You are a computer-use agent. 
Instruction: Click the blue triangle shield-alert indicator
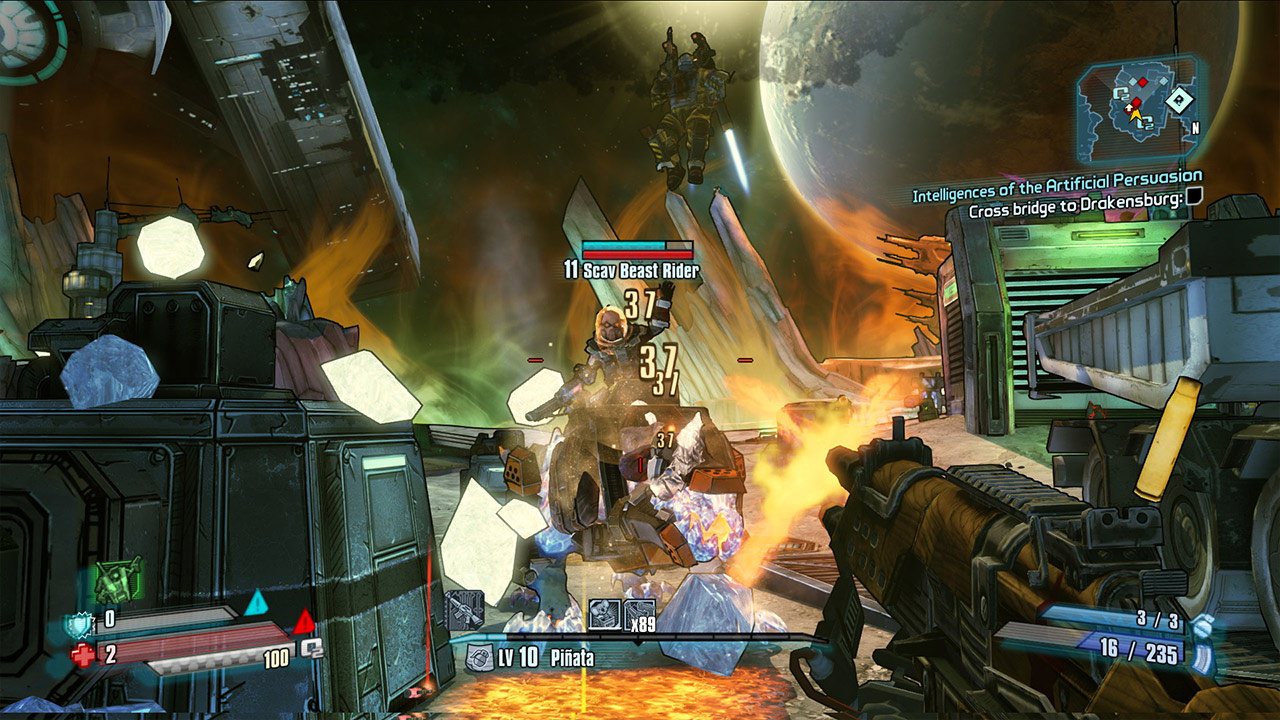coord(257,603)
